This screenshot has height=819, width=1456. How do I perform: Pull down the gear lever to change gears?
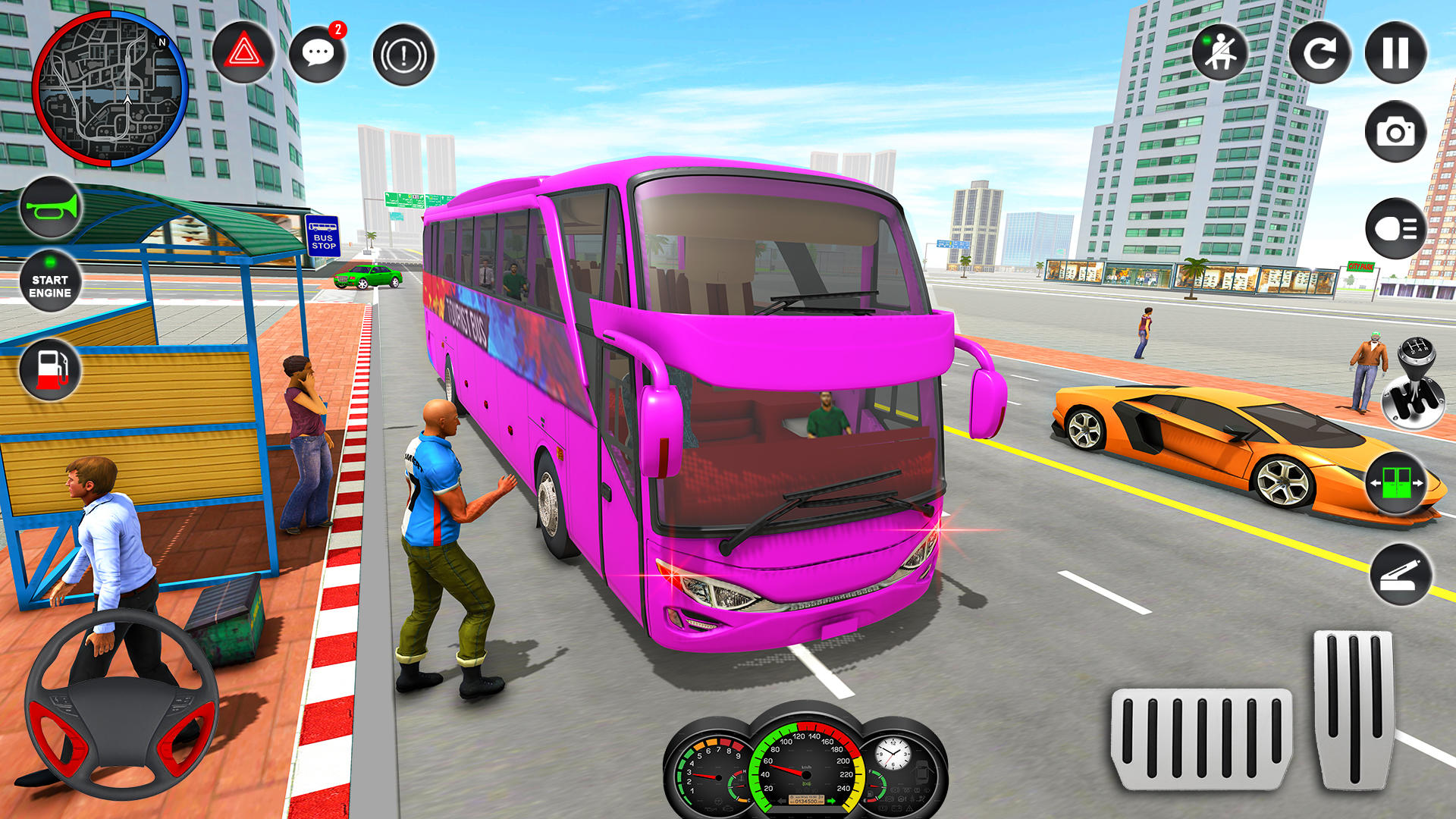[x=1412, y=379]
